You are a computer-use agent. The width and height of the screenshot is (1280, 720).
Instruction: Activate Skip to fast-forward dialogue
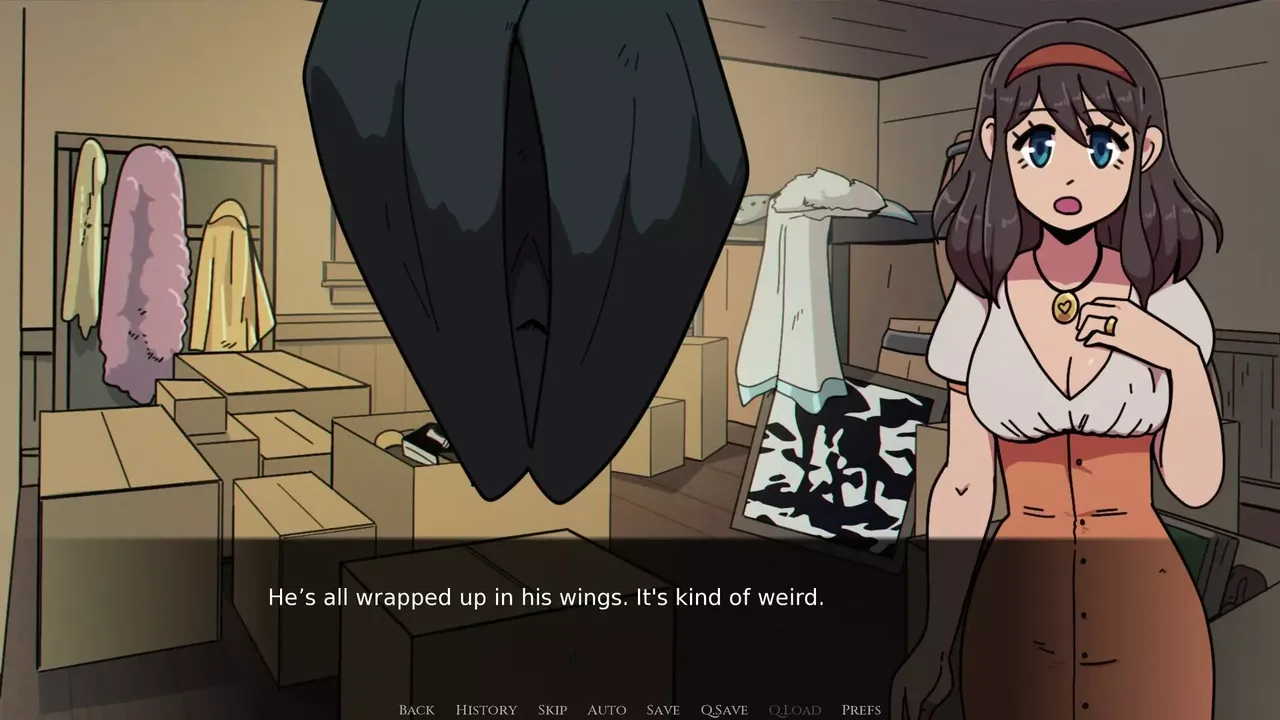pos(552,710)
